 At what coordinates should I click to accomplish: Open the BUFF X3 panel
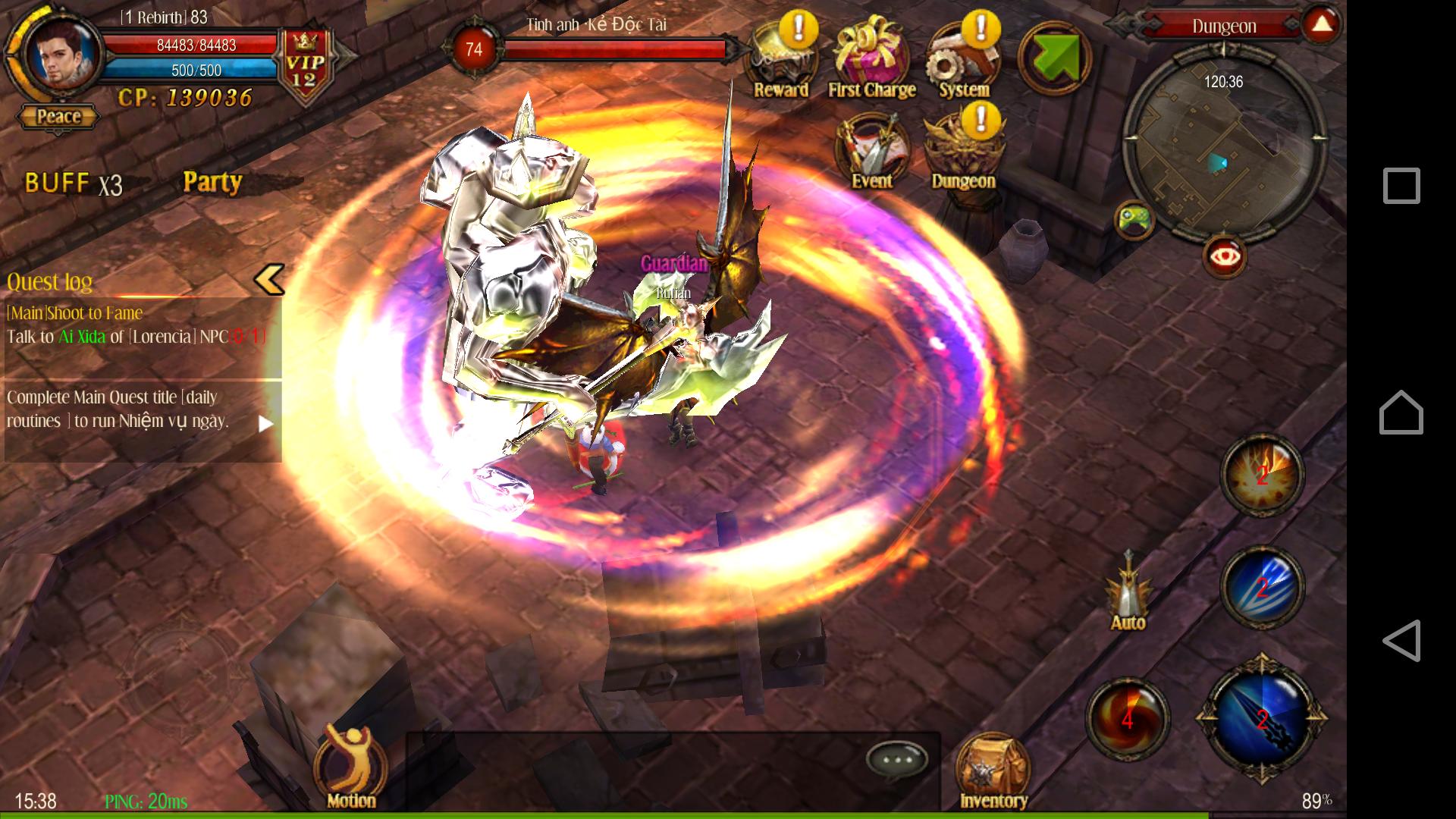pyautogui.click(x=74, y=184)
